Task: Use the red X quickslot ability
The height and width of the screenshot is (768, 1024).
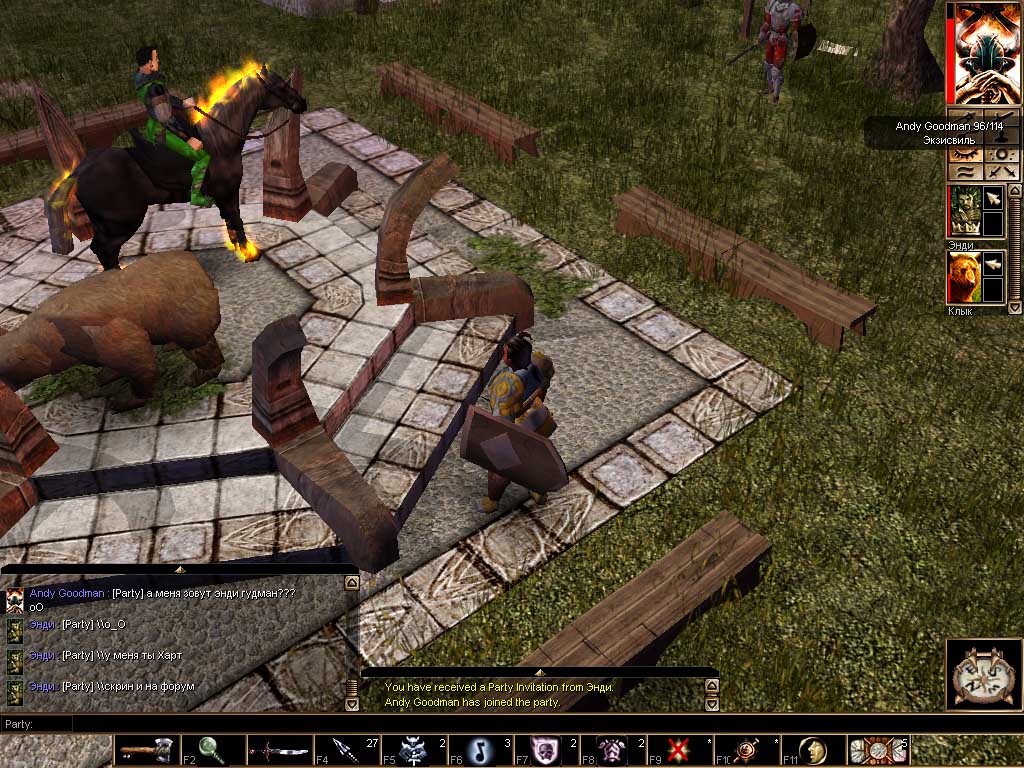Action: pos(678,749)
